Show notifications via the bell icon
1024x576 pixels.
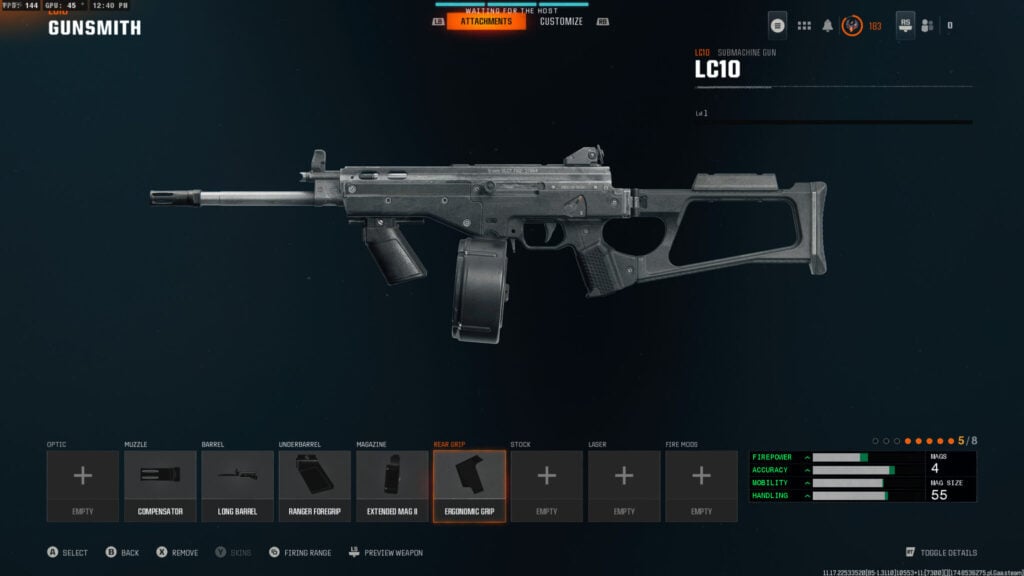tap(828, 26)
